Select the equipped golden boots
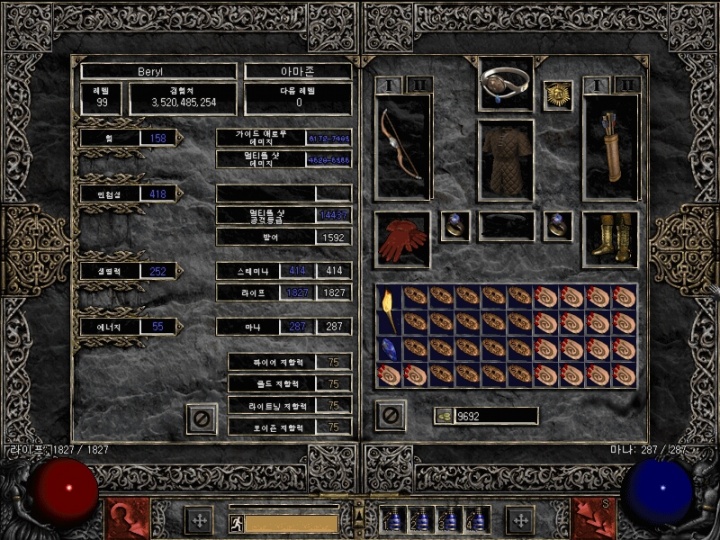This screenshot has width=720, height=540. coord(610,238)
